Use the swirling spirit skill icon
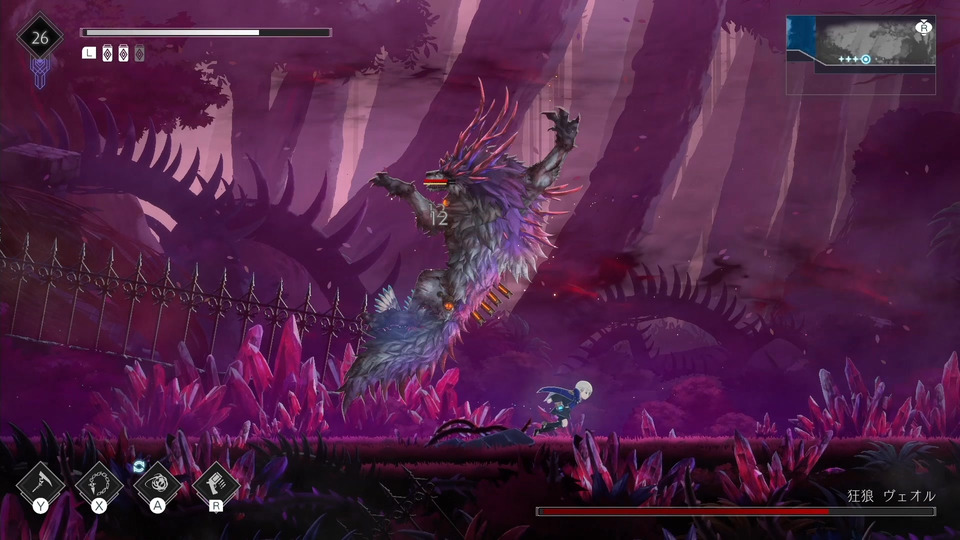This screenshot has width=960, height=540. click(x=158, y=485)
